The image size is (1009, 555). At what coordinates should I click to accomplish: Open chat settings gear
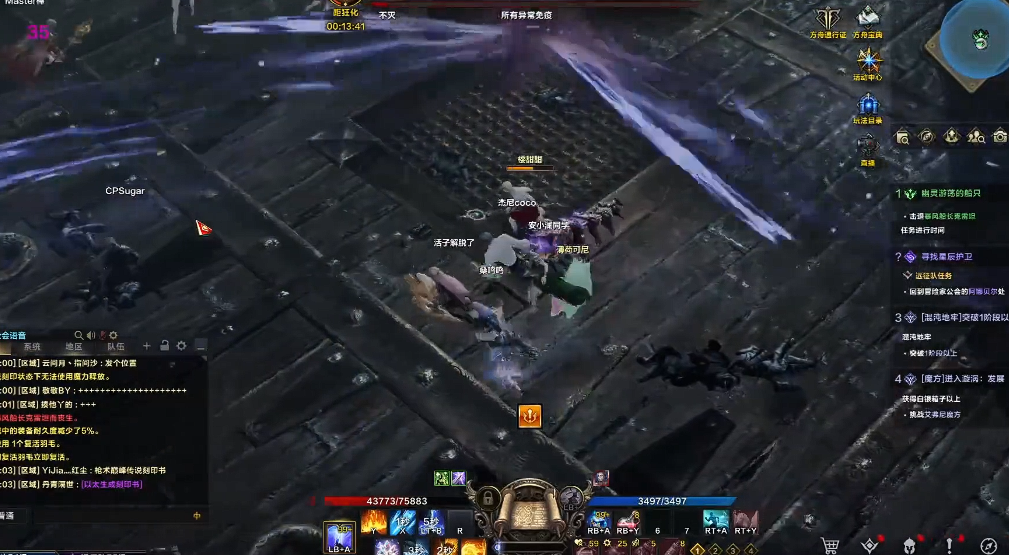click(182, 346)
